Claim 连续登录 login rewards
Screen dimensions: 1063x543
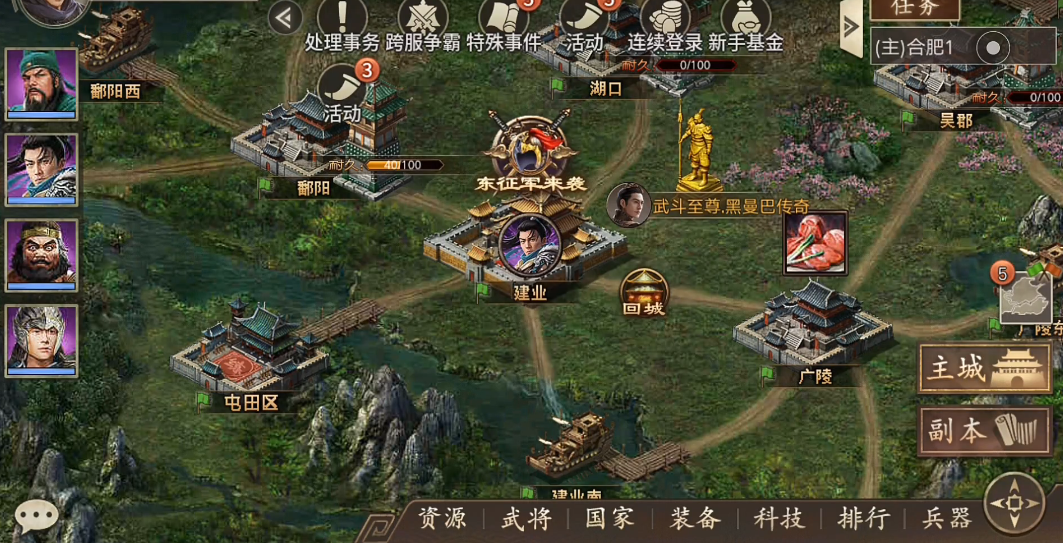pos(665,23)
